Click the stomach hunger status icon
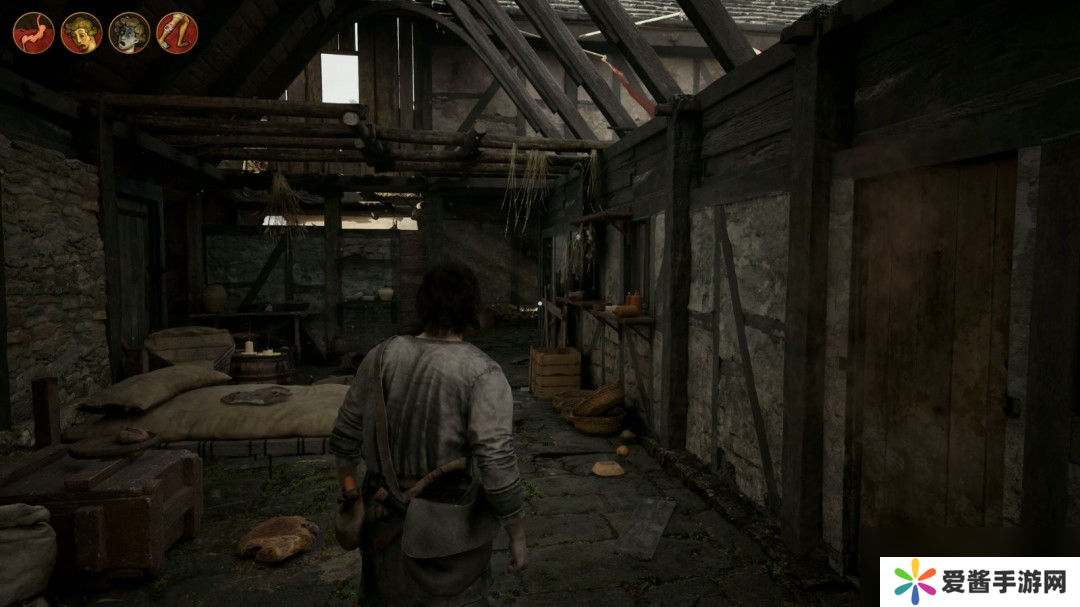 (33, 33)
